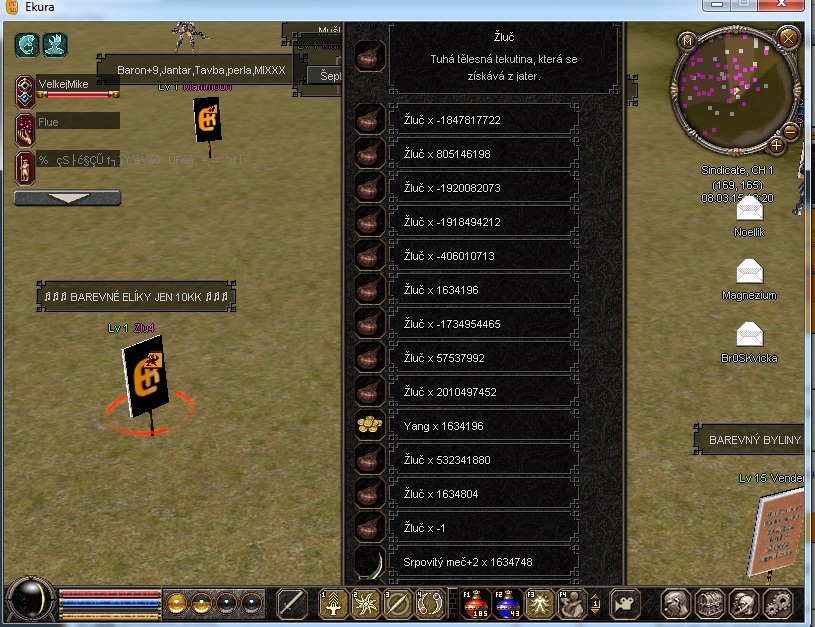Expand the party list down arrow
815x627 pixels.
click(x=67, y=198)
